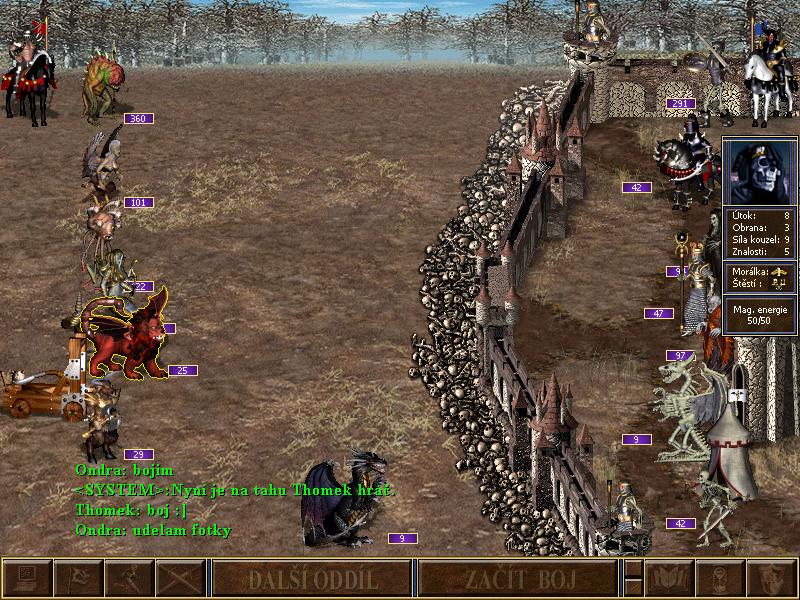This screenshot has height=600, width=800.
Task: Open the spellbook button
Action: [669, 579]
